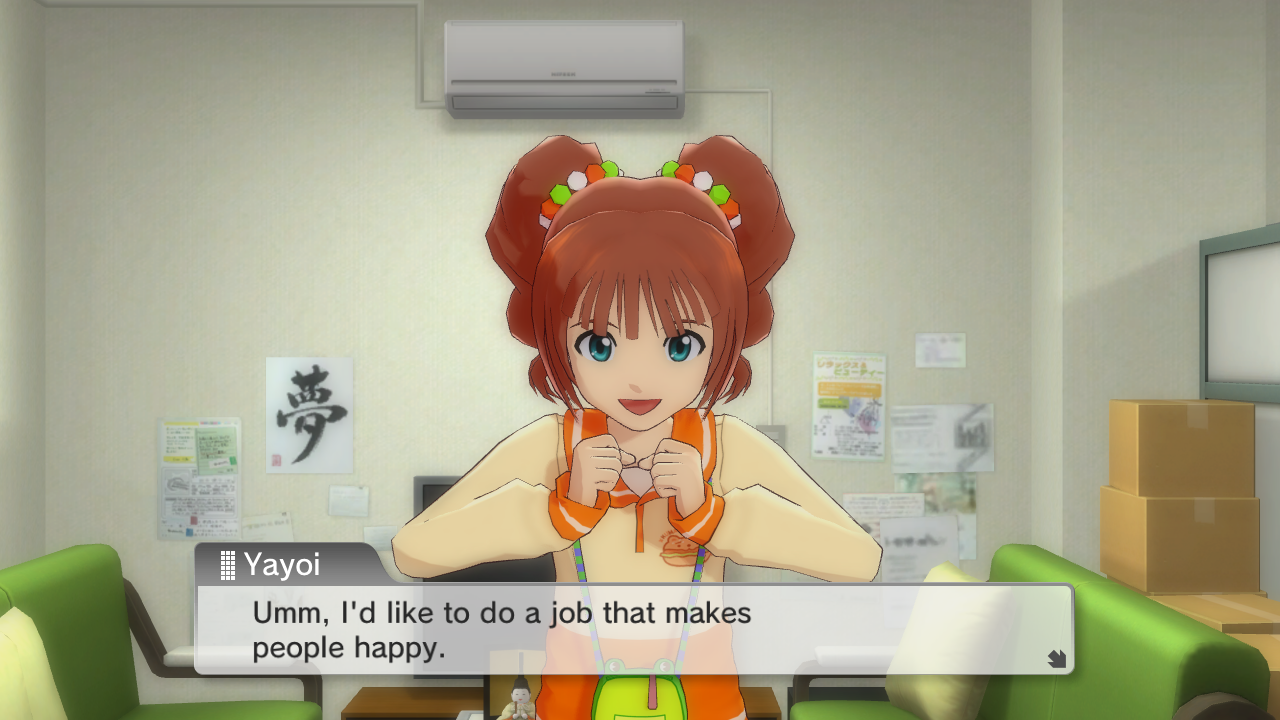Screen dimensions: 1280x720
Task: Click Yayoi's dialogue text box to continue
Action: (x=634, y=629)
